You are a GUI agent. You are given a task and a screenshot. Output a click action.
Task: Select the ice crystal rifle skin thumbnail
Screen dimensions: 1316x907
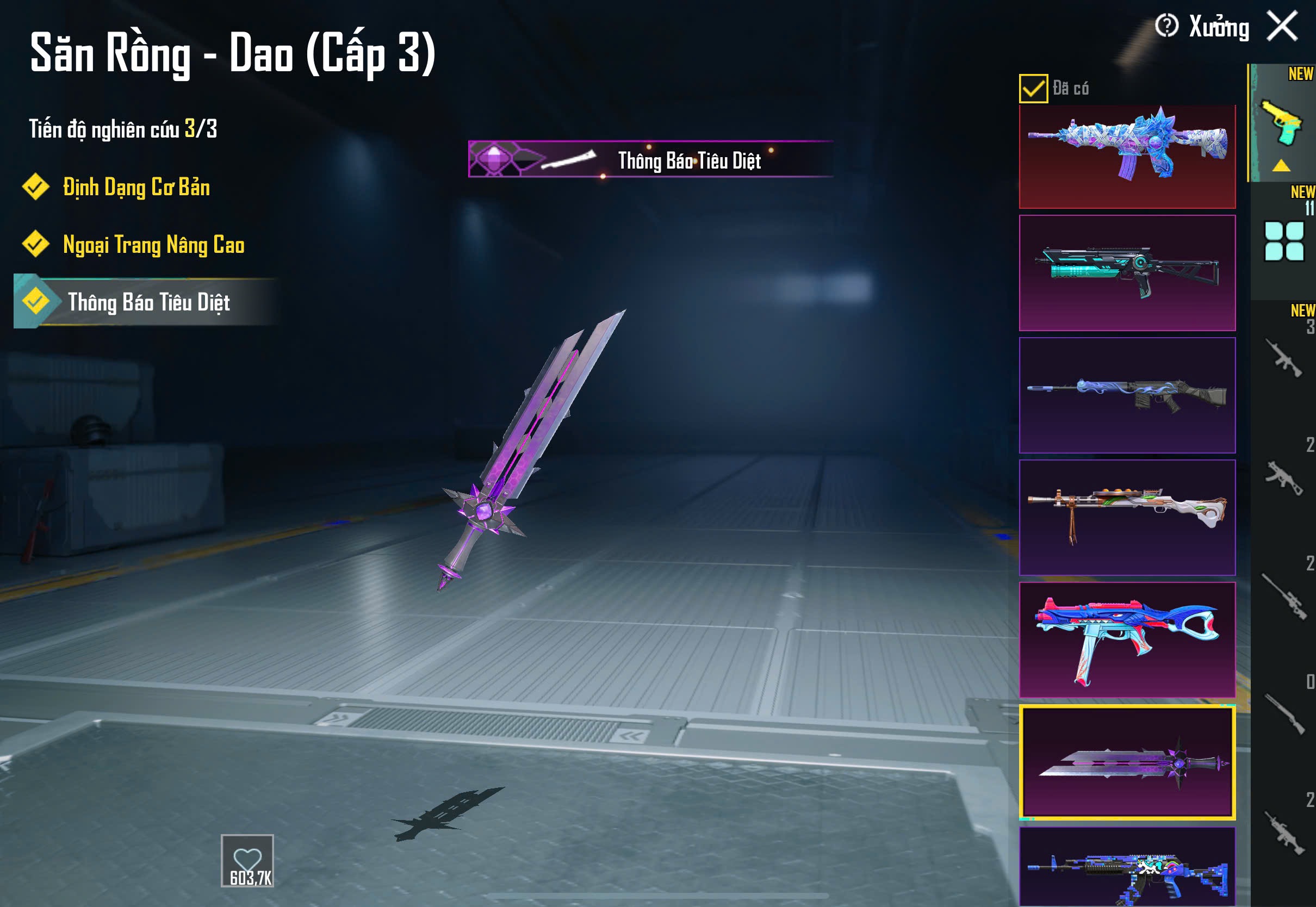coord(1127,156)
